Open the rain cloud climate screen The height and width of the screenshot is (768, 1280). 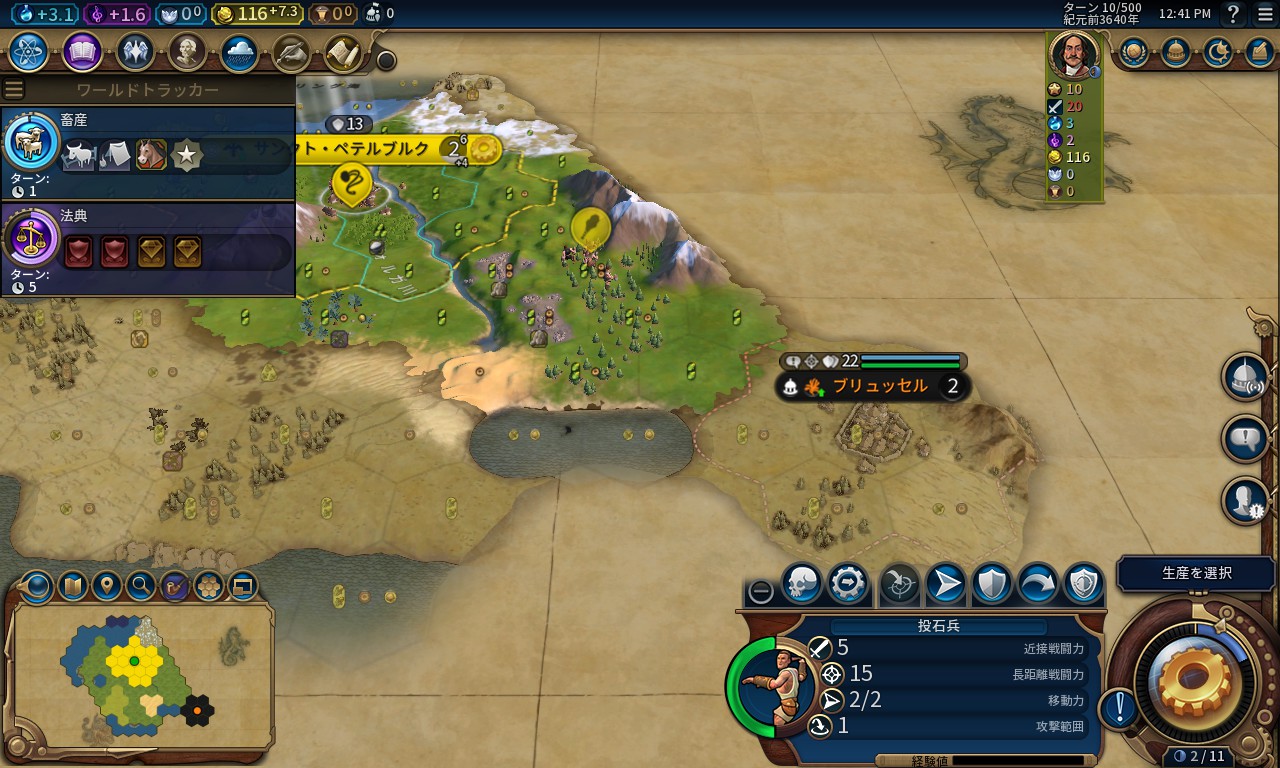pos(240,51)
